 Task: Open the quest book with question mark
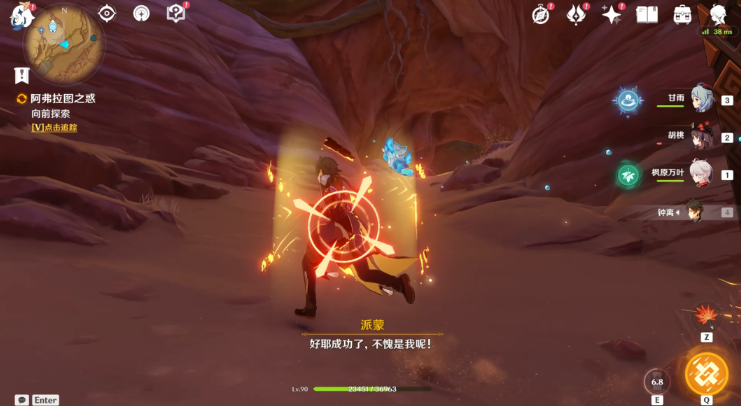(176, 13)
